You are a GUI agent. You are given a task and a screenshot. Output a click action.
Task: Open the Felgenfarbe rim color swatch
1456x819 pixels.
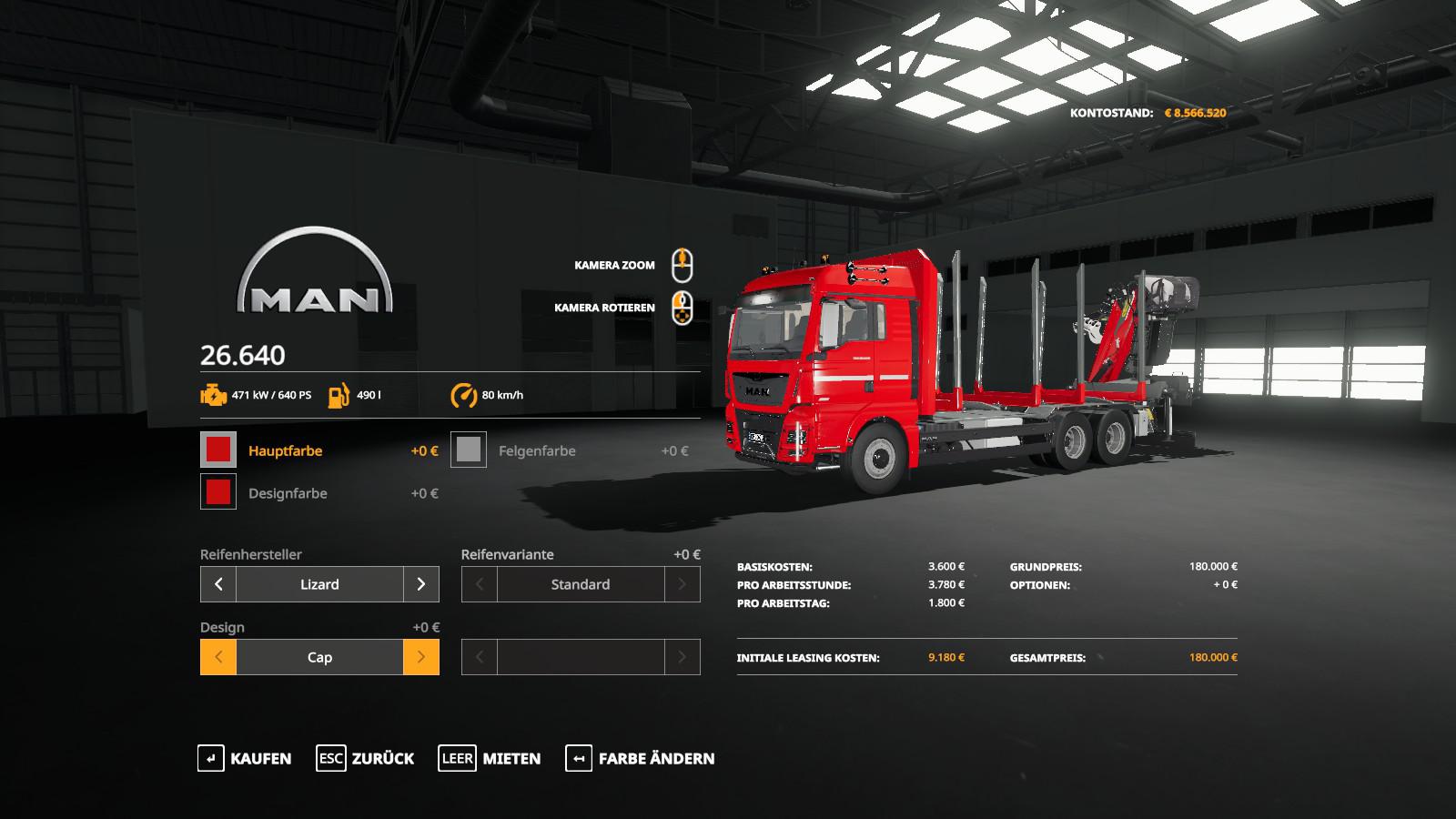point(469,450)
